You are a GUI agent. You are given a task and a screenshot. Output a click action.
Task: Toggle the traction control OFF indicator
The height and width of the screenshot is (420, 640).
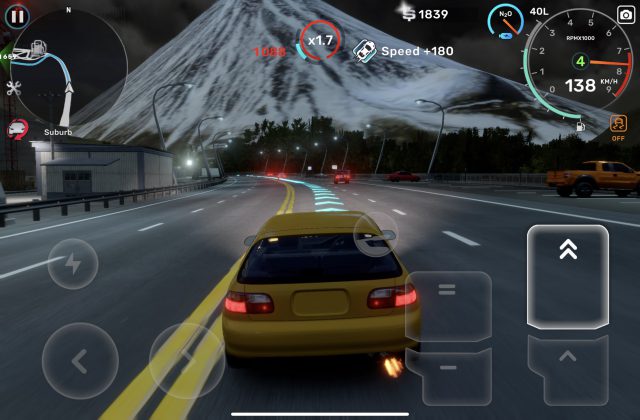click(619, 130)
